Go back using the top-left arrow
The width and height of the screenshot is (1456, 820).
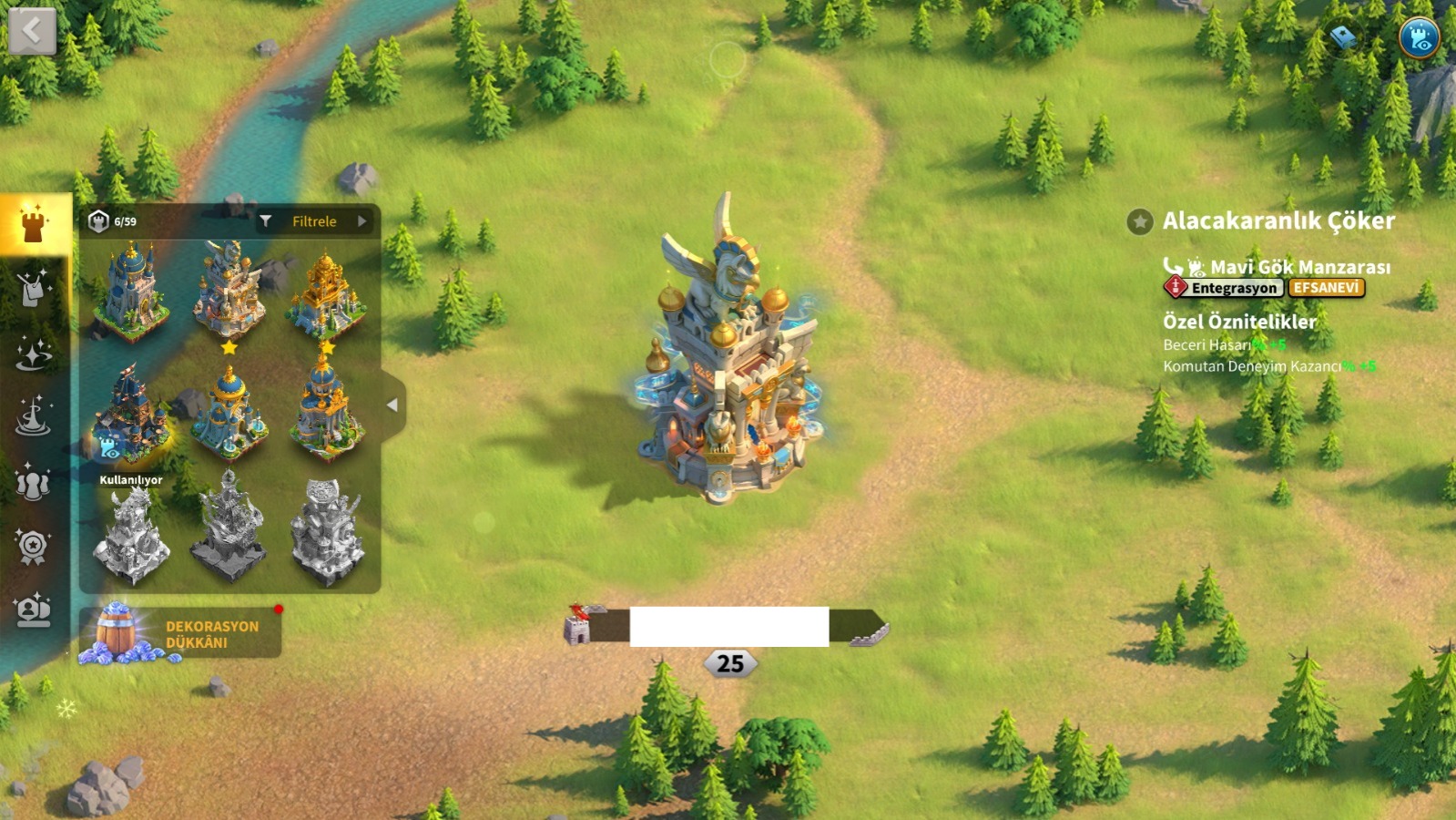pyautogui.click(x=32, y=32)
